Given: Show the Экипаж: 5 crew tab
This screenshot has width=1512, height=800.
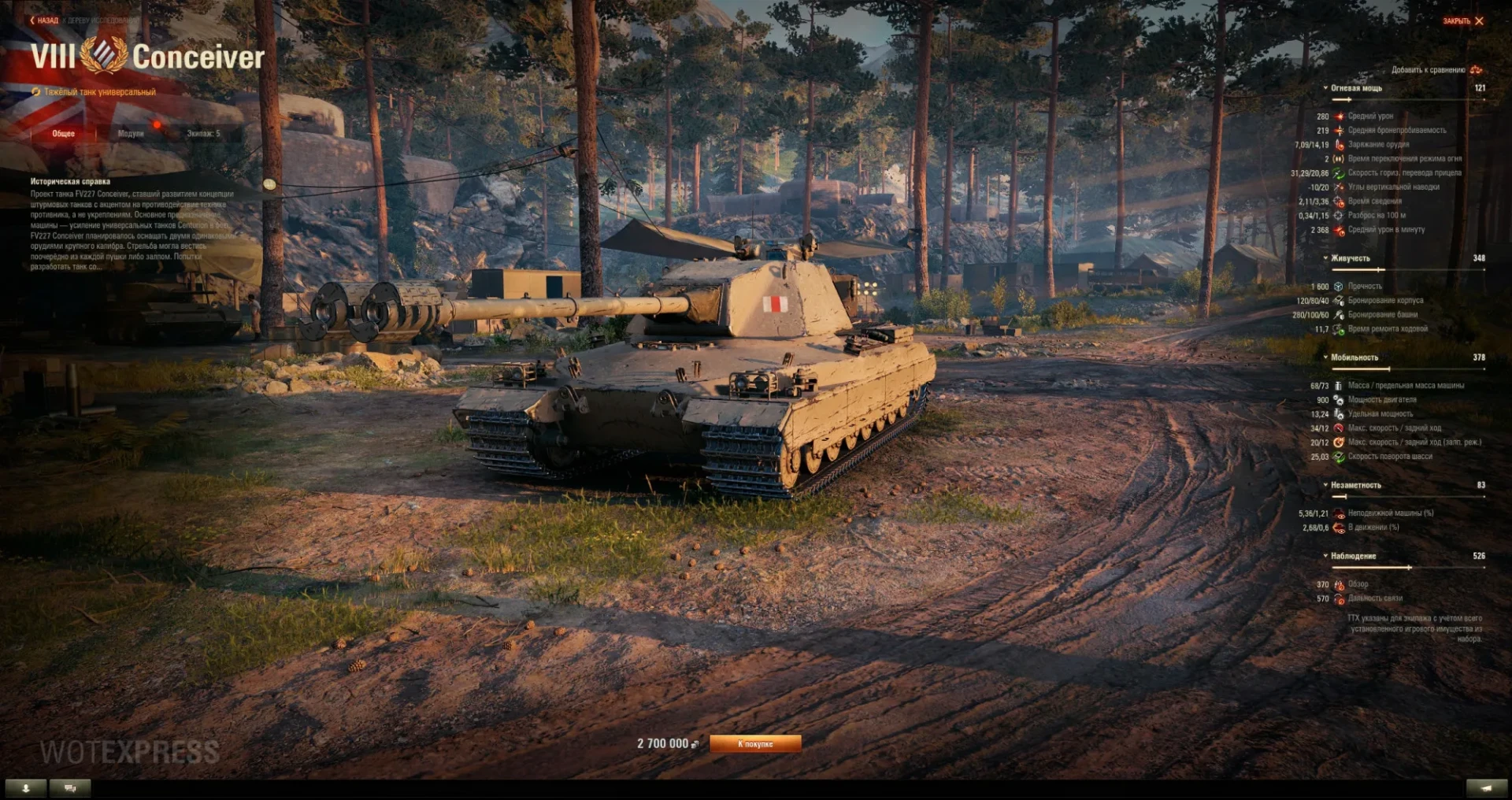Looking at the screenshot, I should [x=203, y=134].
